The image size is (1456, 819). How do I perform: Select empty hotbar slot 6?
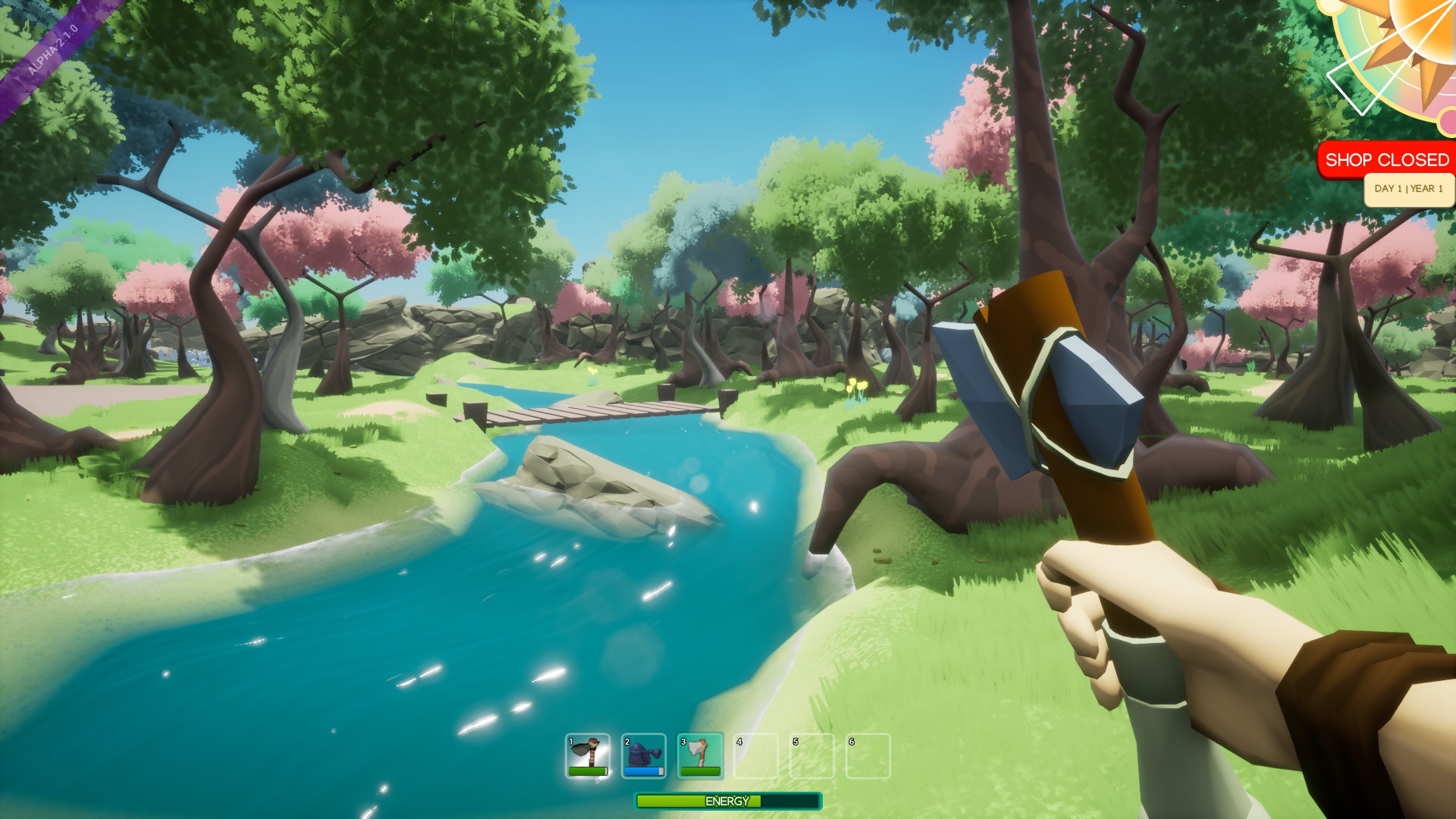tap(868, 755)
